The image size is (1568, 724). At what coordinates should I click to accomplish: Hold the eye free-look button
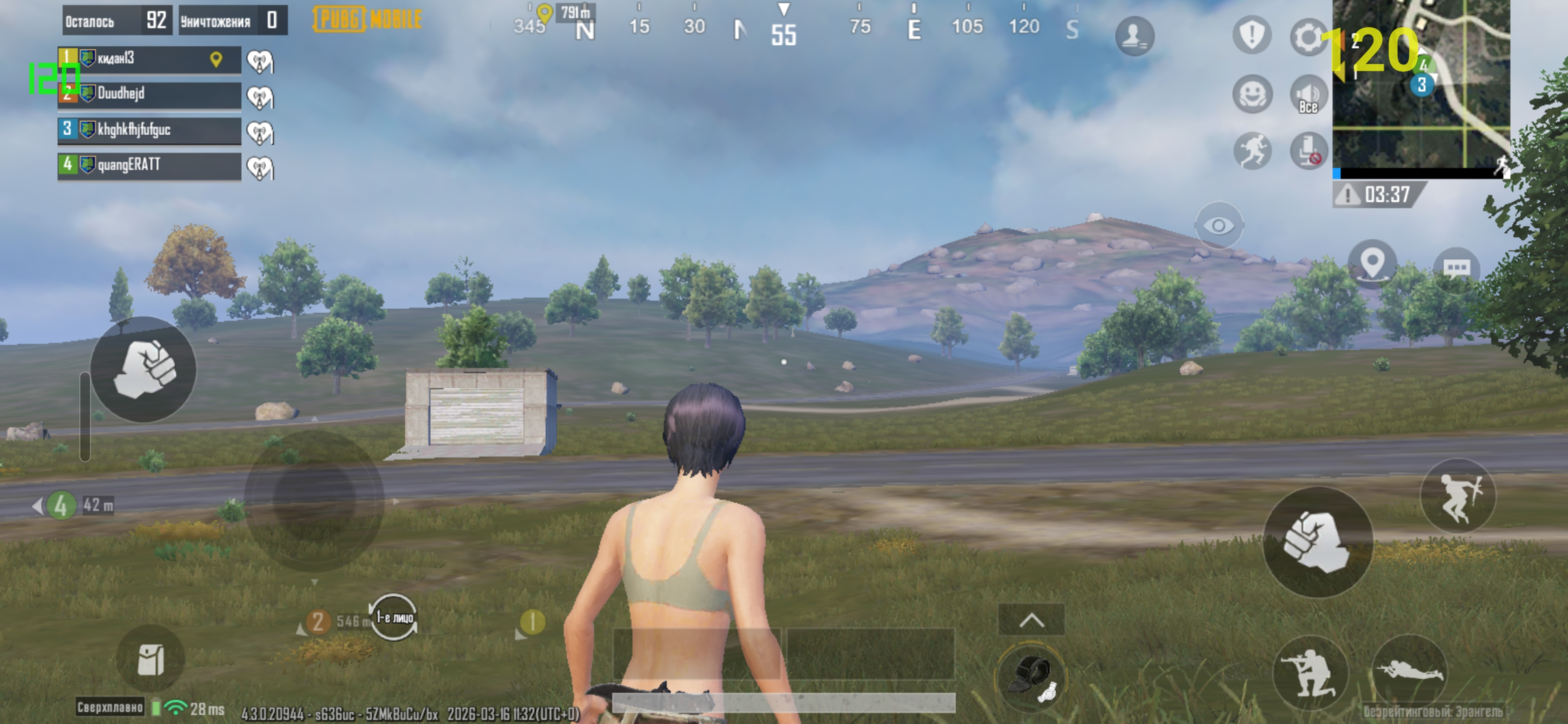point(1219,226)
